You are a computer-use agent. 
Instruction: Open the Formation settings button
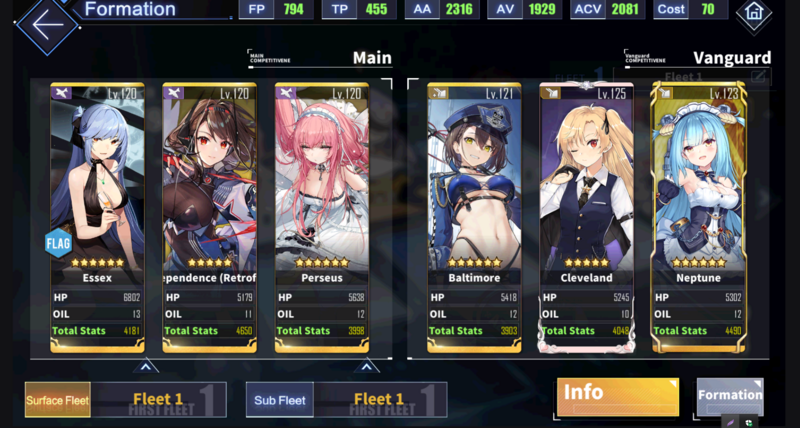729,396
